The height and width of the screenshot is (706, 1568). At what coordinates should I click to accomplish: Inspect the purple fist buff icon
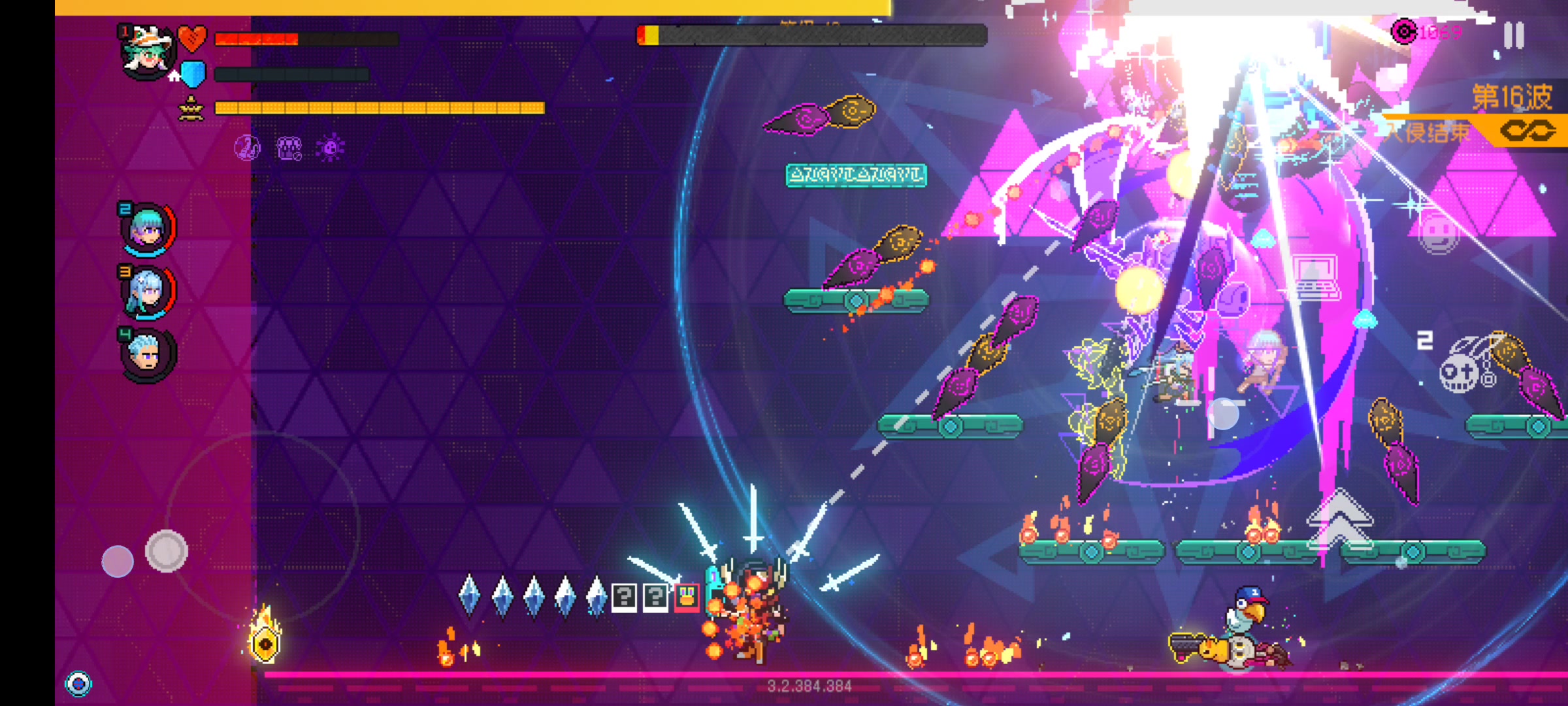pos(289,148)
